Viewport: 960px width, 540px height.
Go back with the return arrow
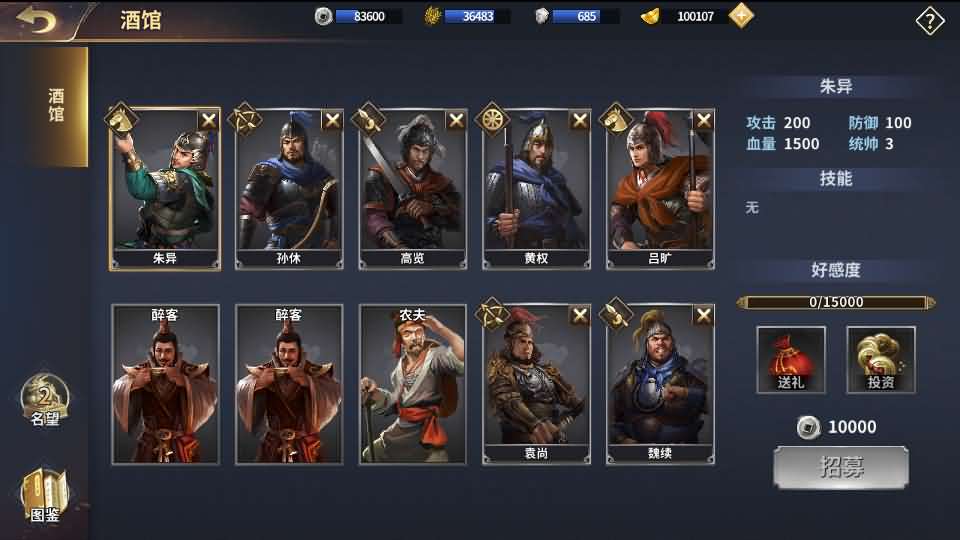coord(36,20)
